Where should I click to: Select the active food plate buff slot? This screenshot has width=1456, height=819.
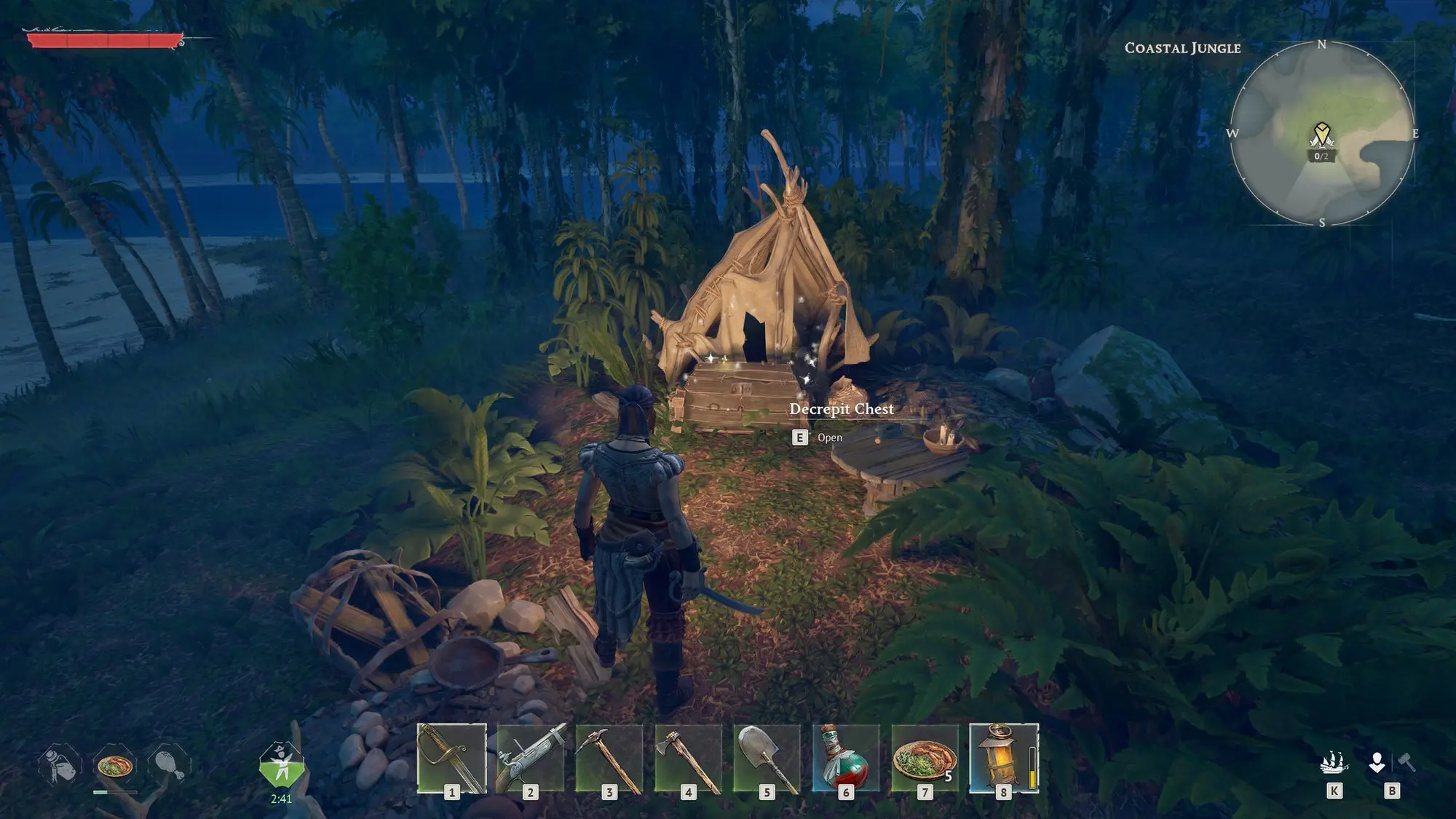(114, 766)
